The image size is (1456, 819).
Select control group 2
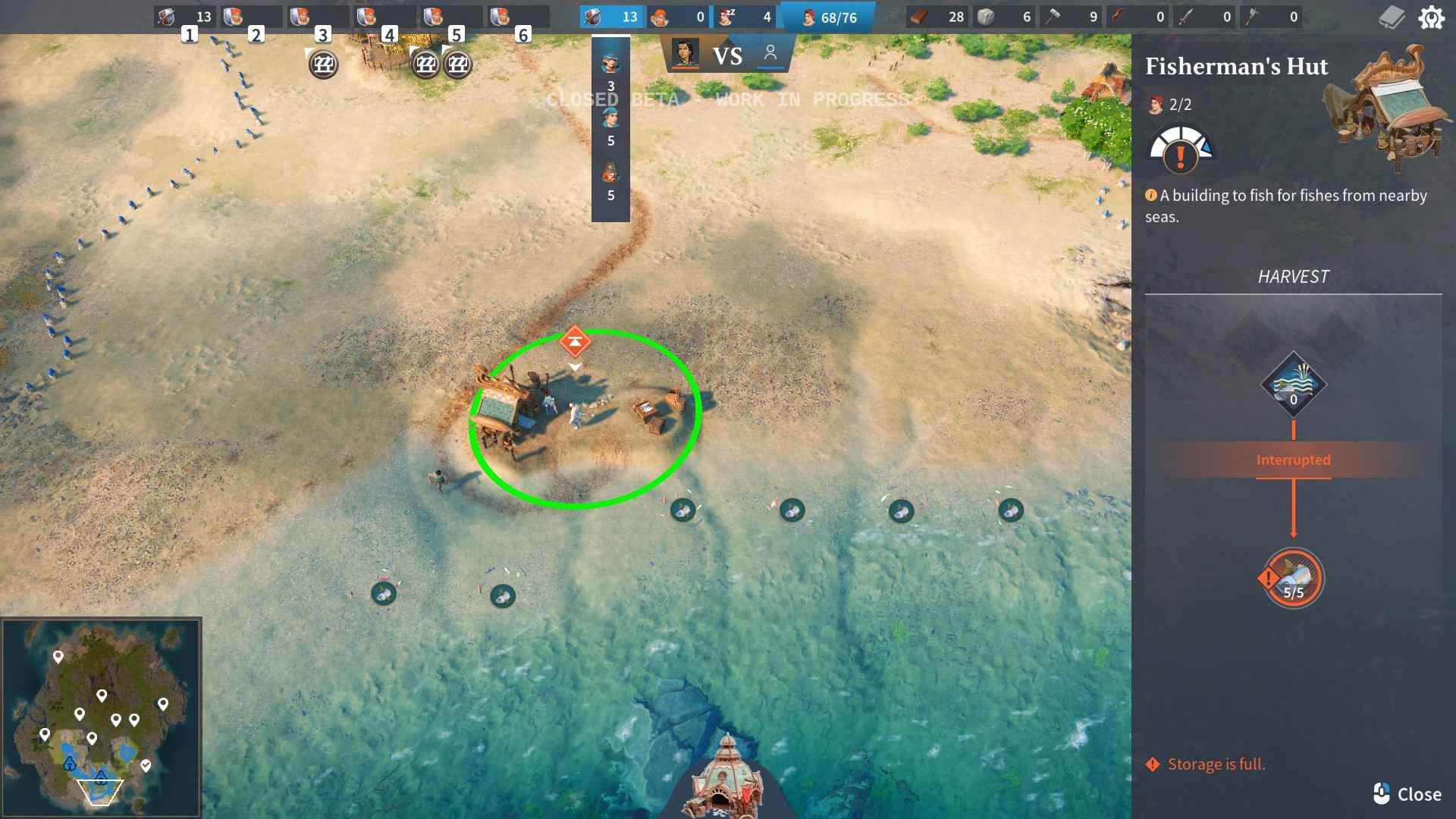(x=251, y=17)
